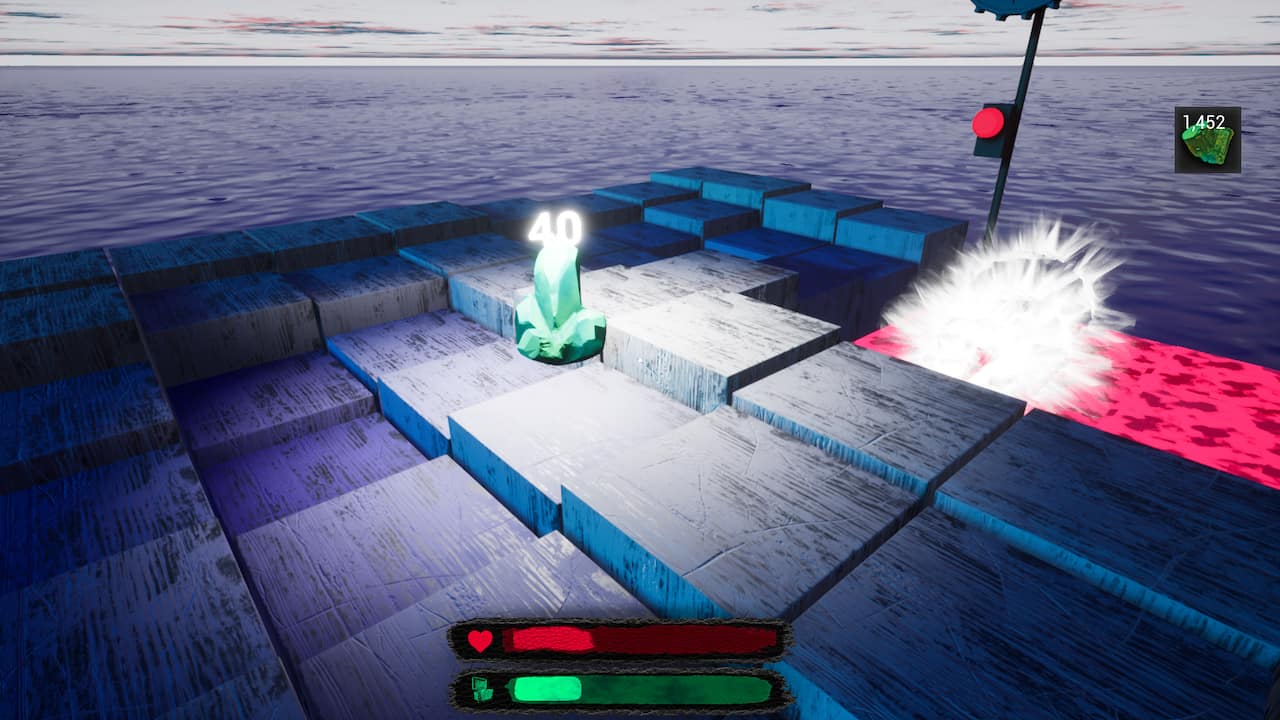Click the small gem icon beside green bar
The height and width of the screenshot is (720, 1280).
click(480, 690)
